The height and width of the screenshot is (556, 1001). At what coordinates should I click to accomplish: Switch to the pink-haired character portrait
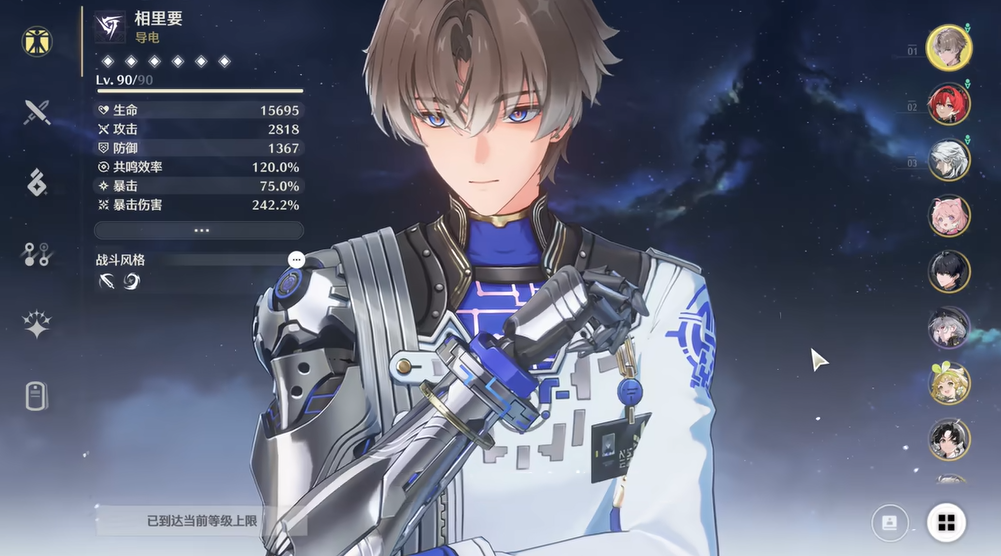tap(948, 216)
